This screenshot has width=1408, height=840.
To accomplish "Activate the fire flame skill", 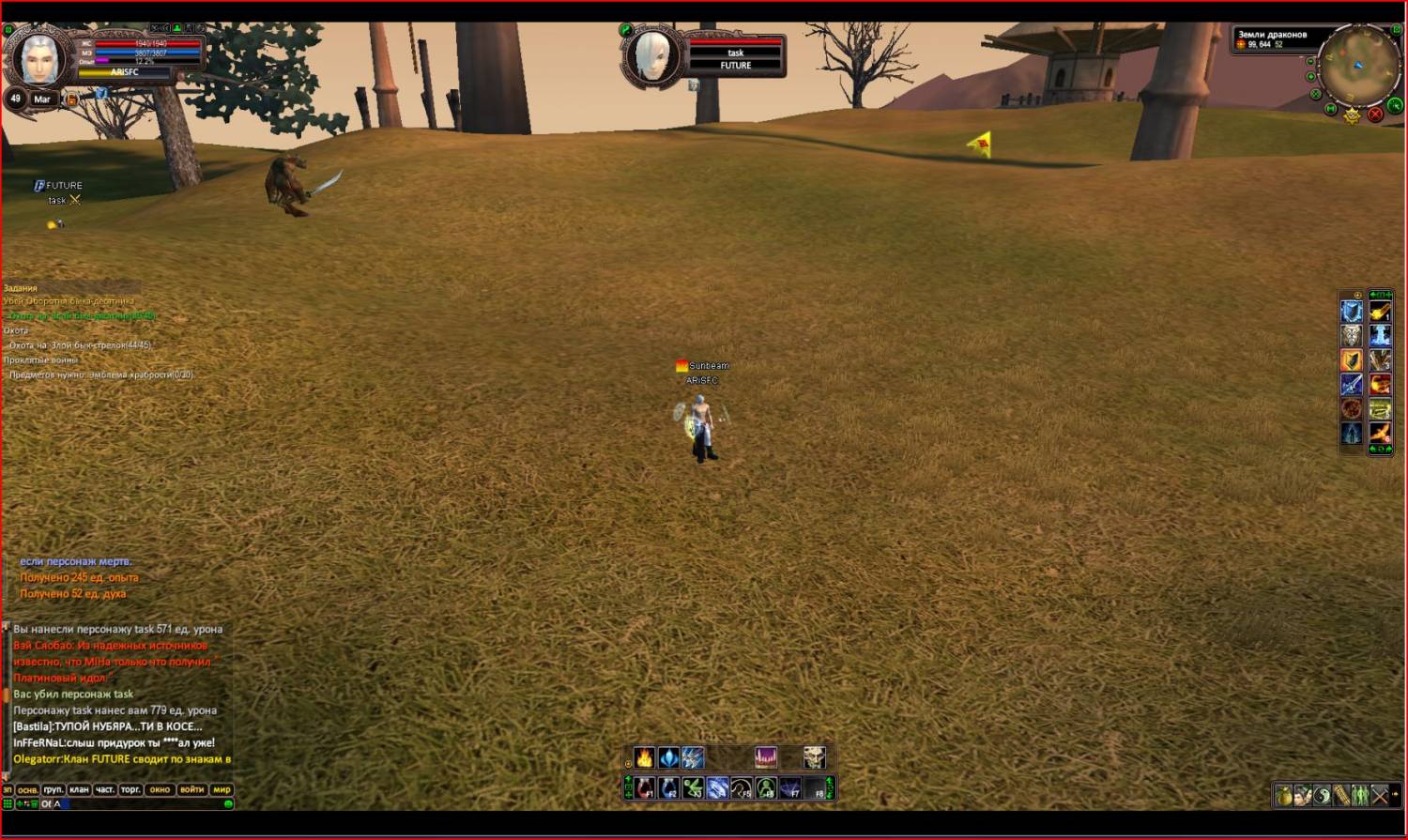I will [645, 757].
